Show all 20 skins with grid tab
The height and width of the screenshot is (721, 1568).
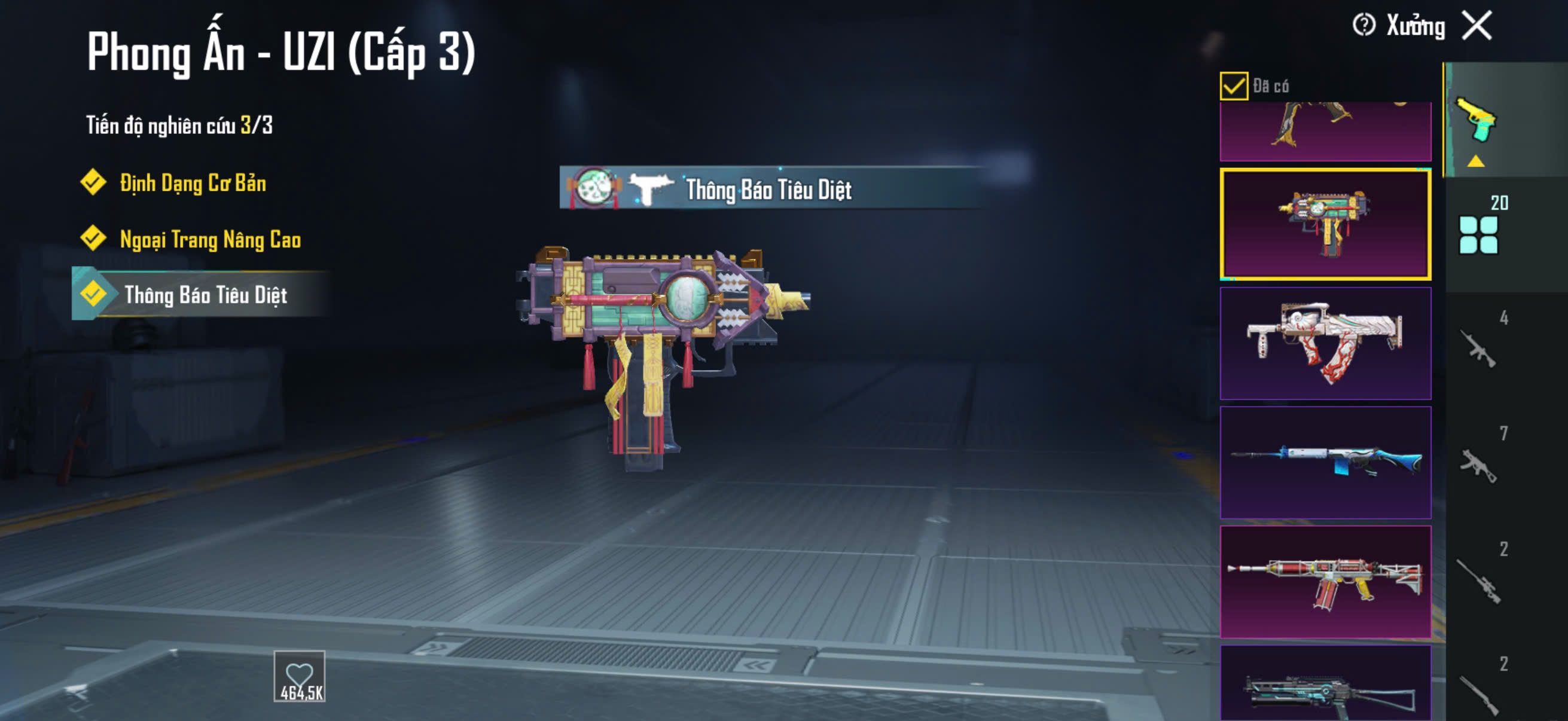pyautogui.click(x=1478, y=234)
